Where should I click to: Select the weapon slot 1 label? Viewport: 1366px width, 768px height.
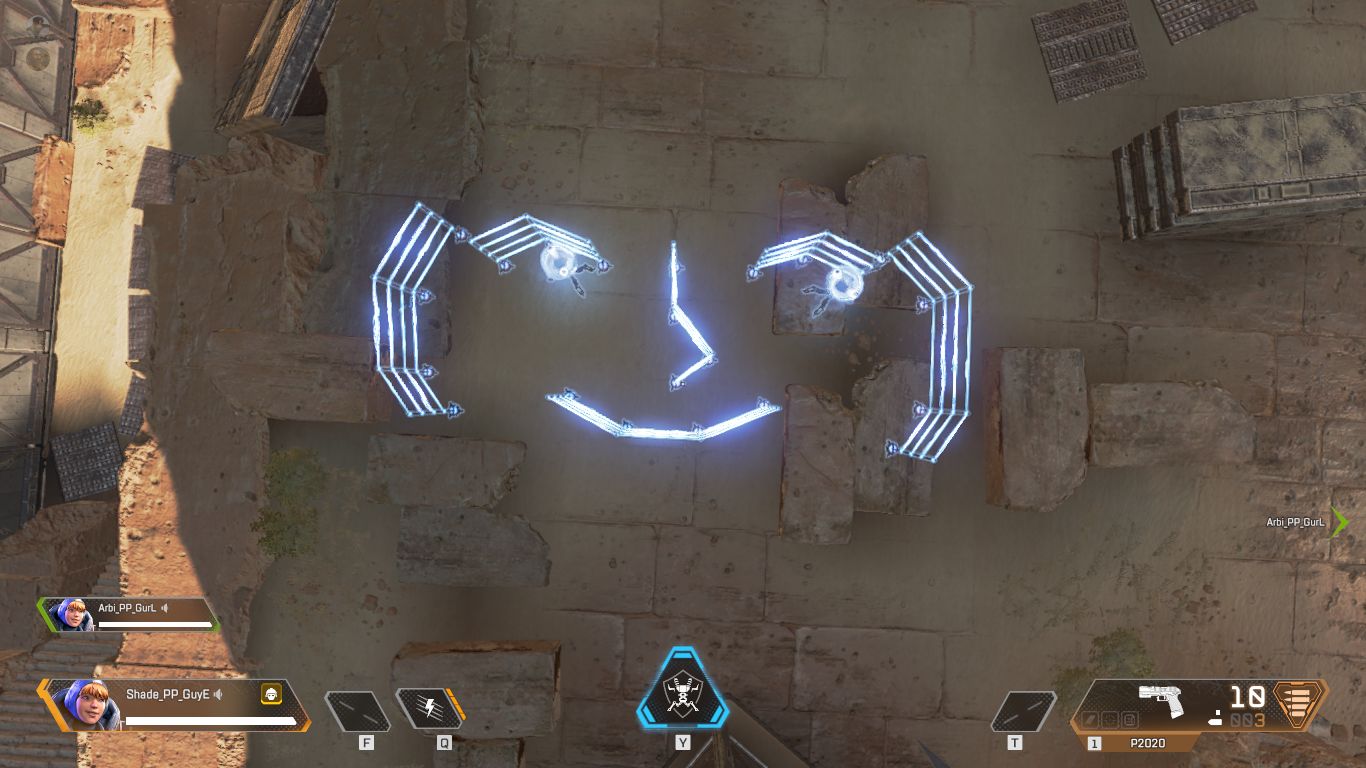(x=1094, y=742)
